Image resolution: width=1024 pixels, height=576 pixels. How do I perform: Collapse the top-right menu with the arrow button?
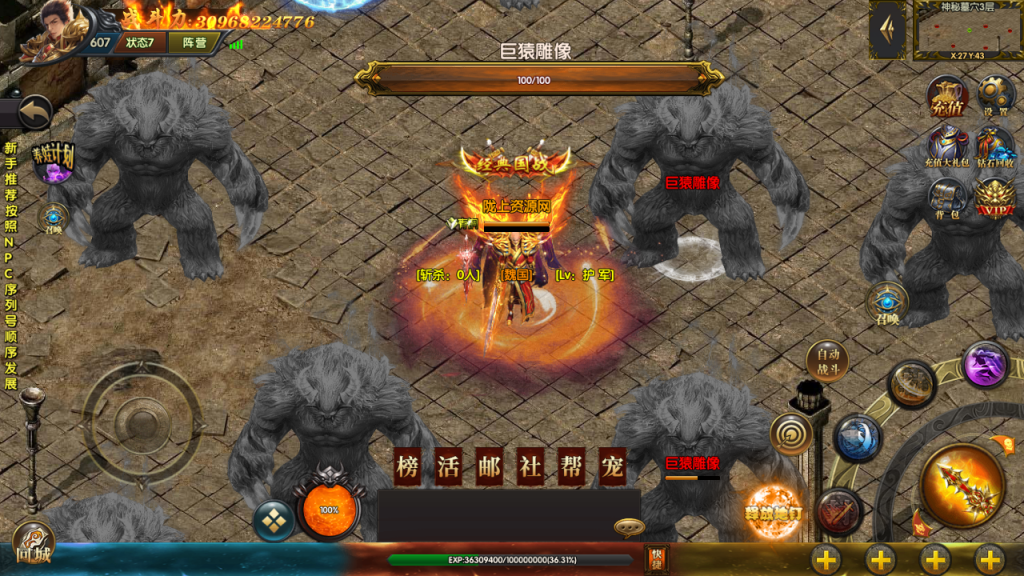(887, 31)
